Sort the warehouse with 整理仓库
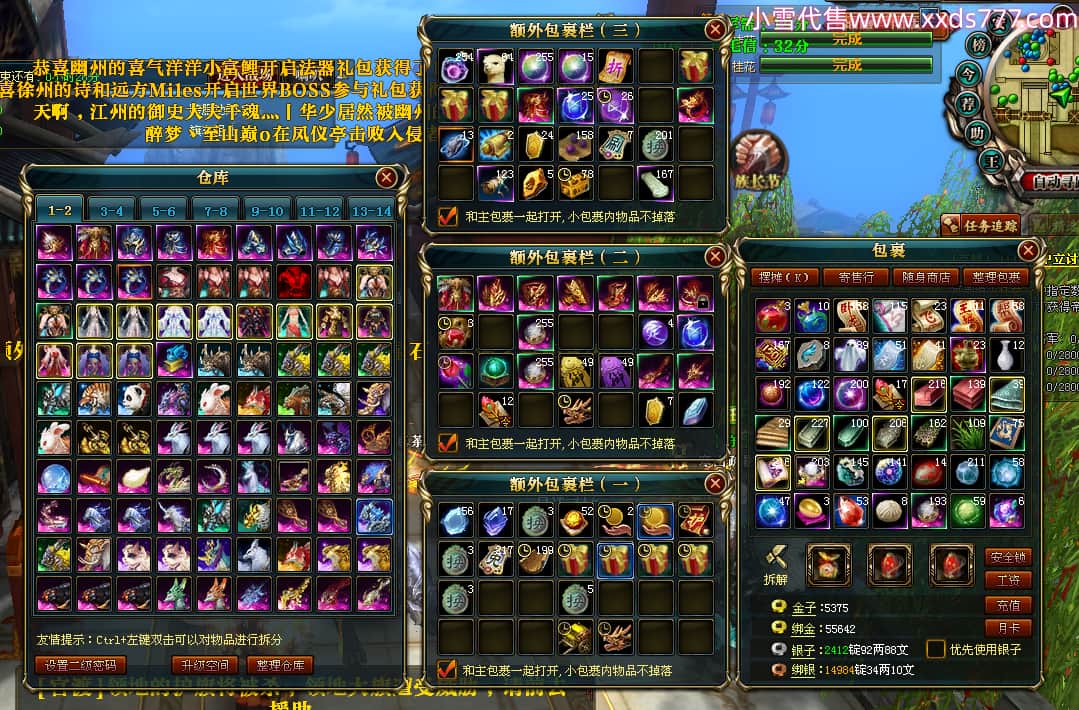 (x=280, y=665)
